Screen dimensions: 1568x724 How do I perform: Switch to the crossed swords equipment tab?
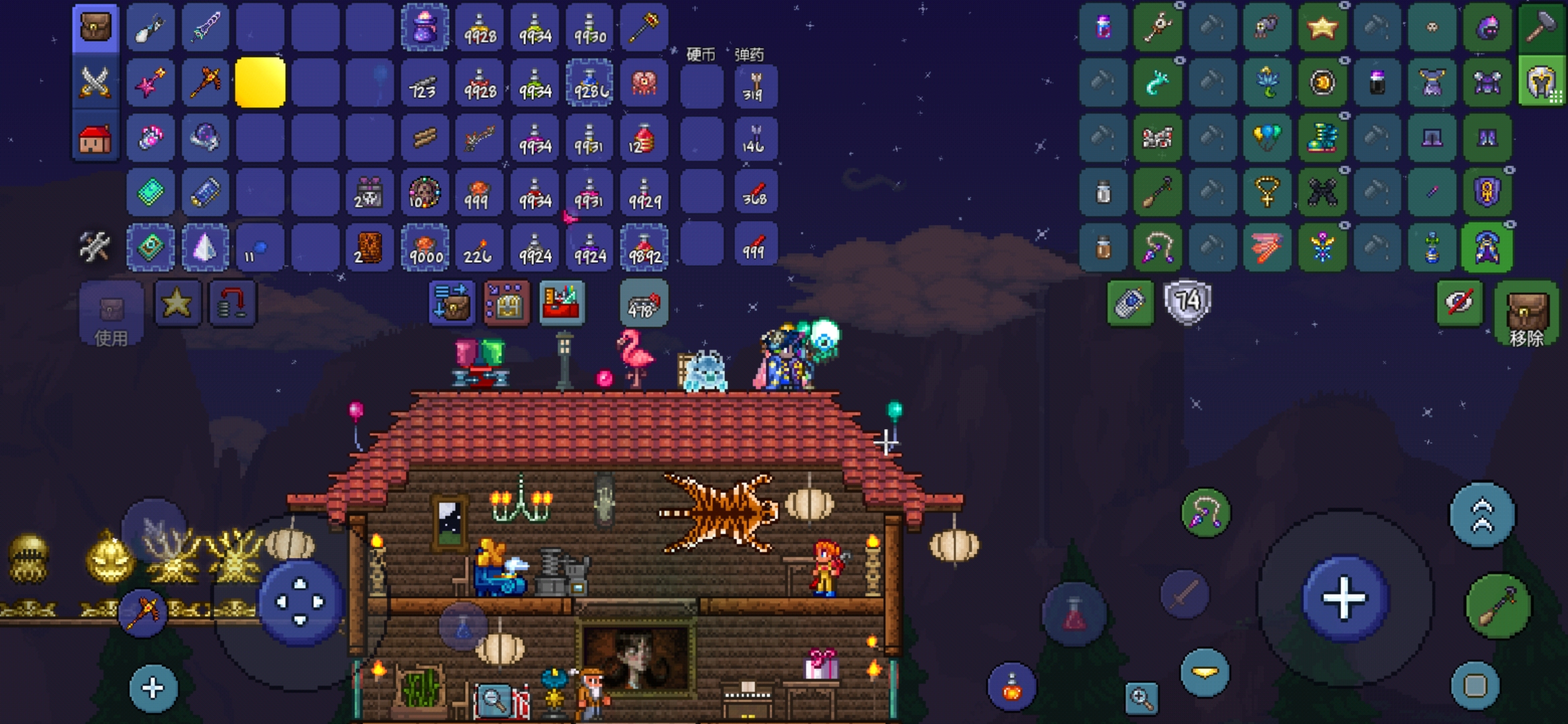(x=94, y=83)
